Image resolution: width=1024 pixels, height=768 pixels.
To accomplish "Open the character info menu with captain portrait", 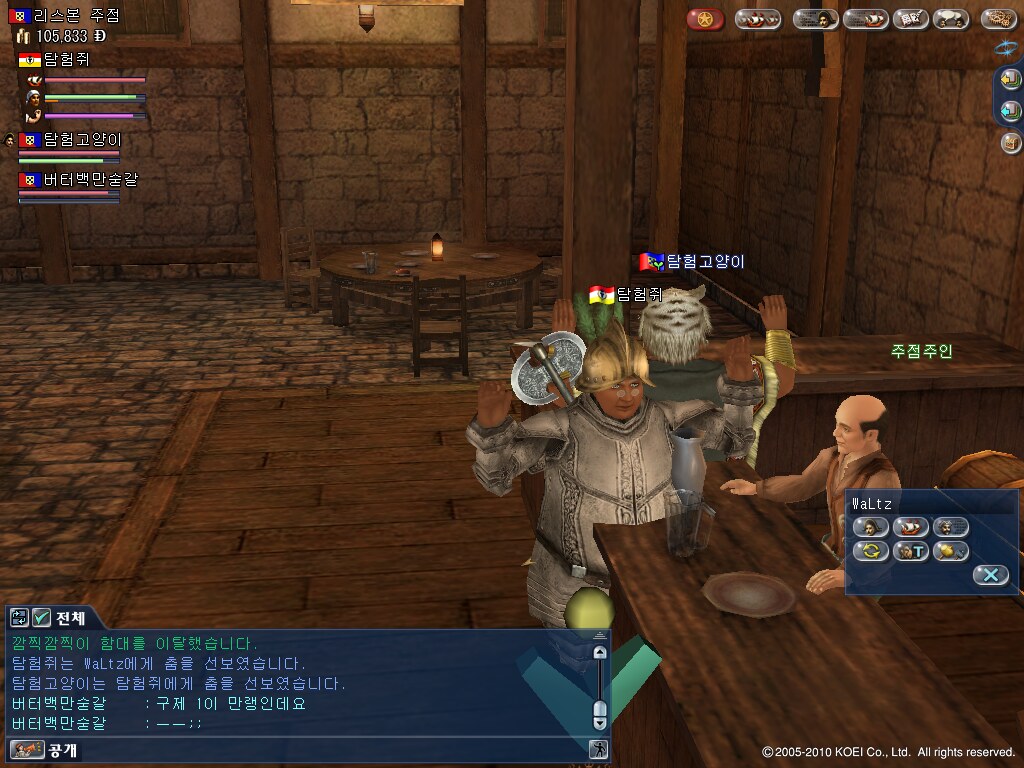I will point(815,19).
